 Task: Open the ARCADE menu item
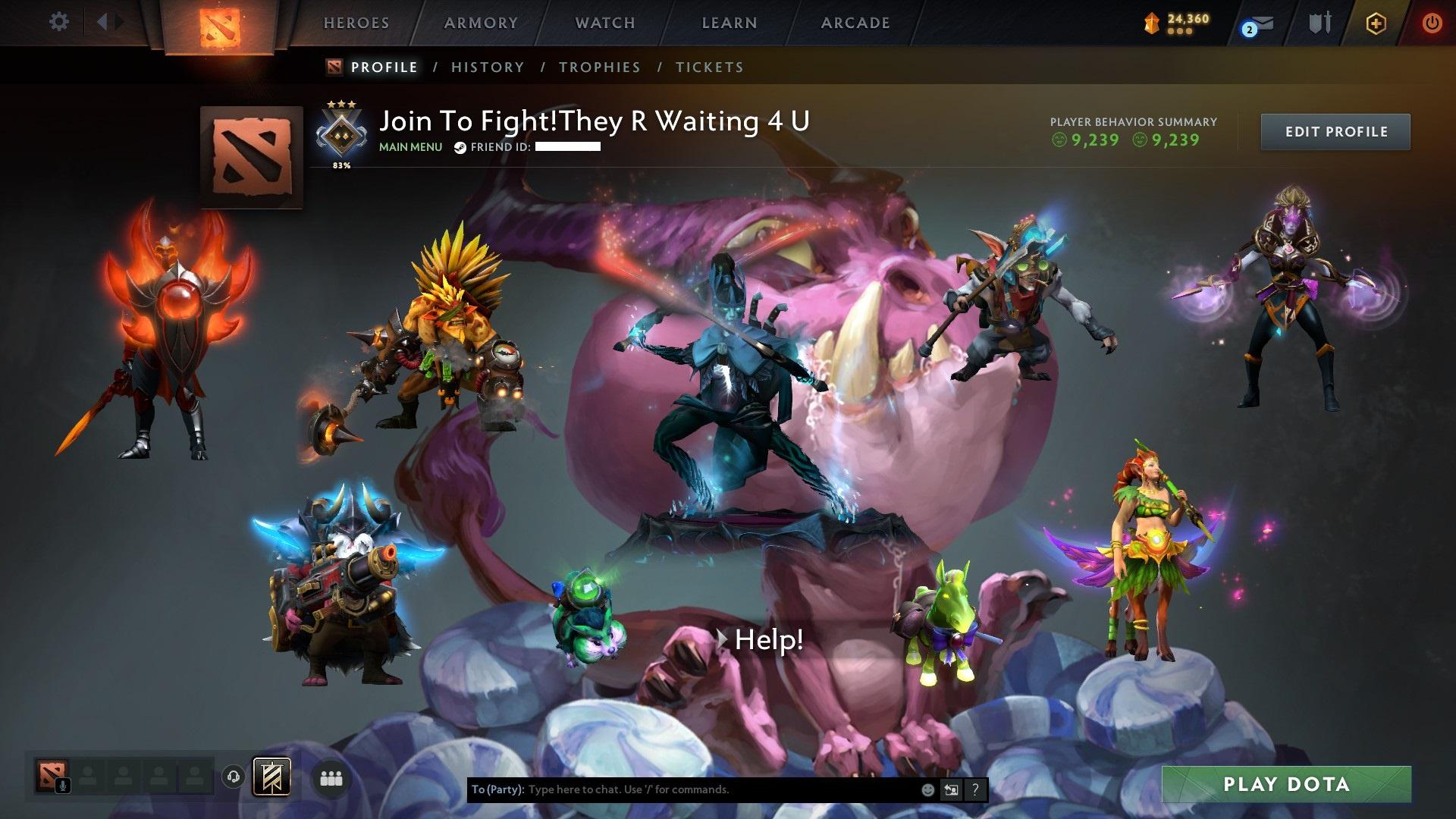(x=855, y=23)
